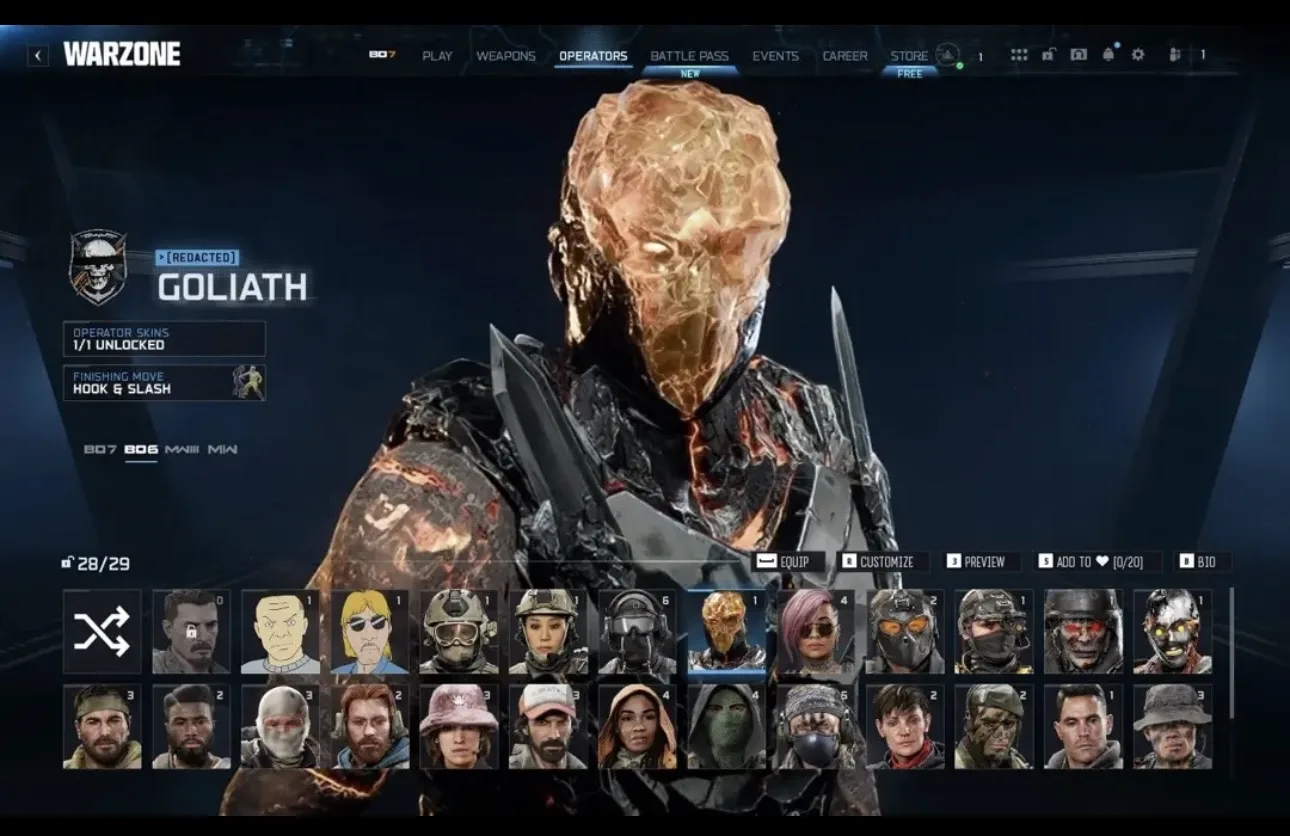Open the Career tab
Viewport: 1290px width, 836px height.
(845, 56)
